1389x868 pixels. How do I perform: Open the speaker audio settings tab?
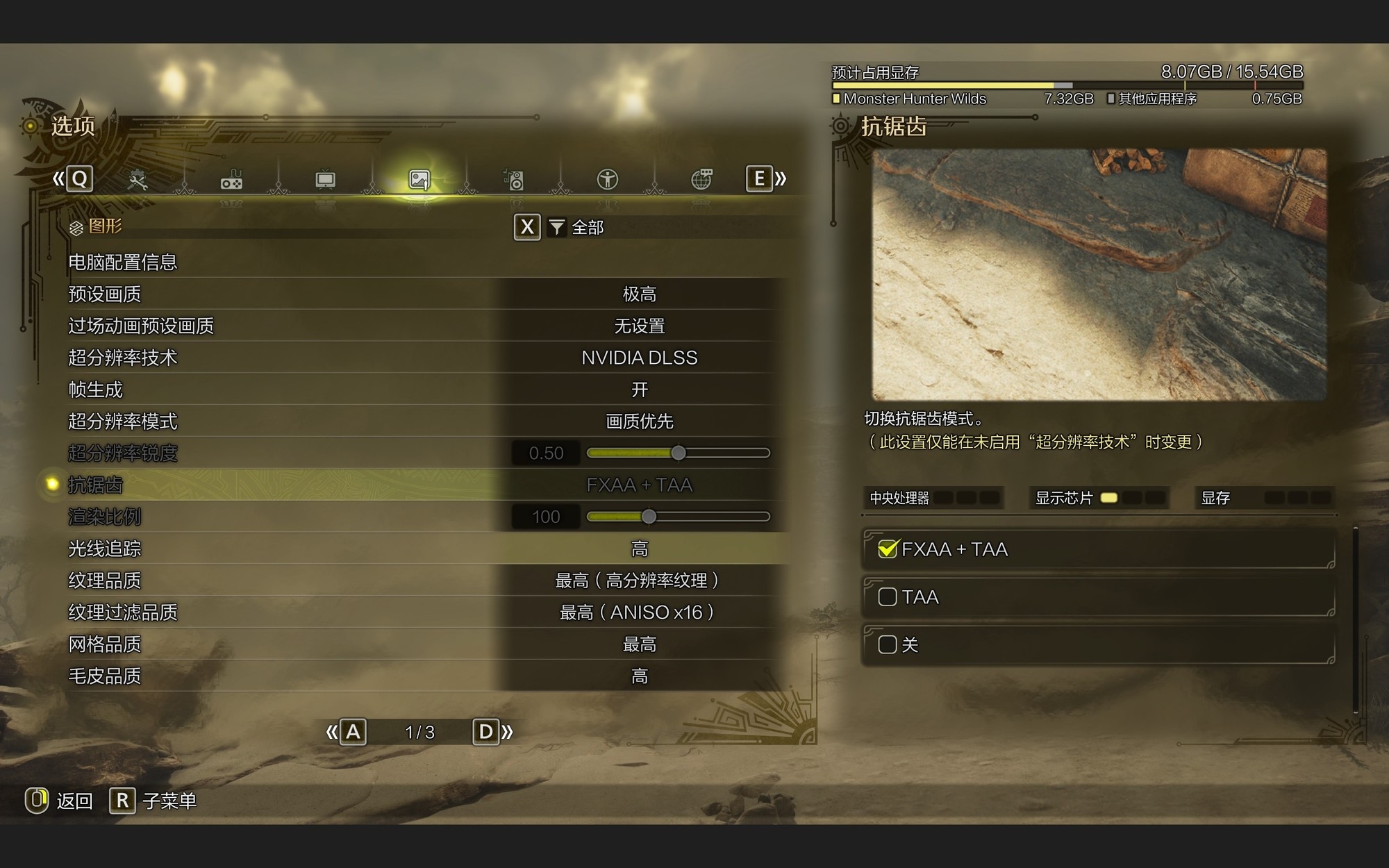pos(514,181)
